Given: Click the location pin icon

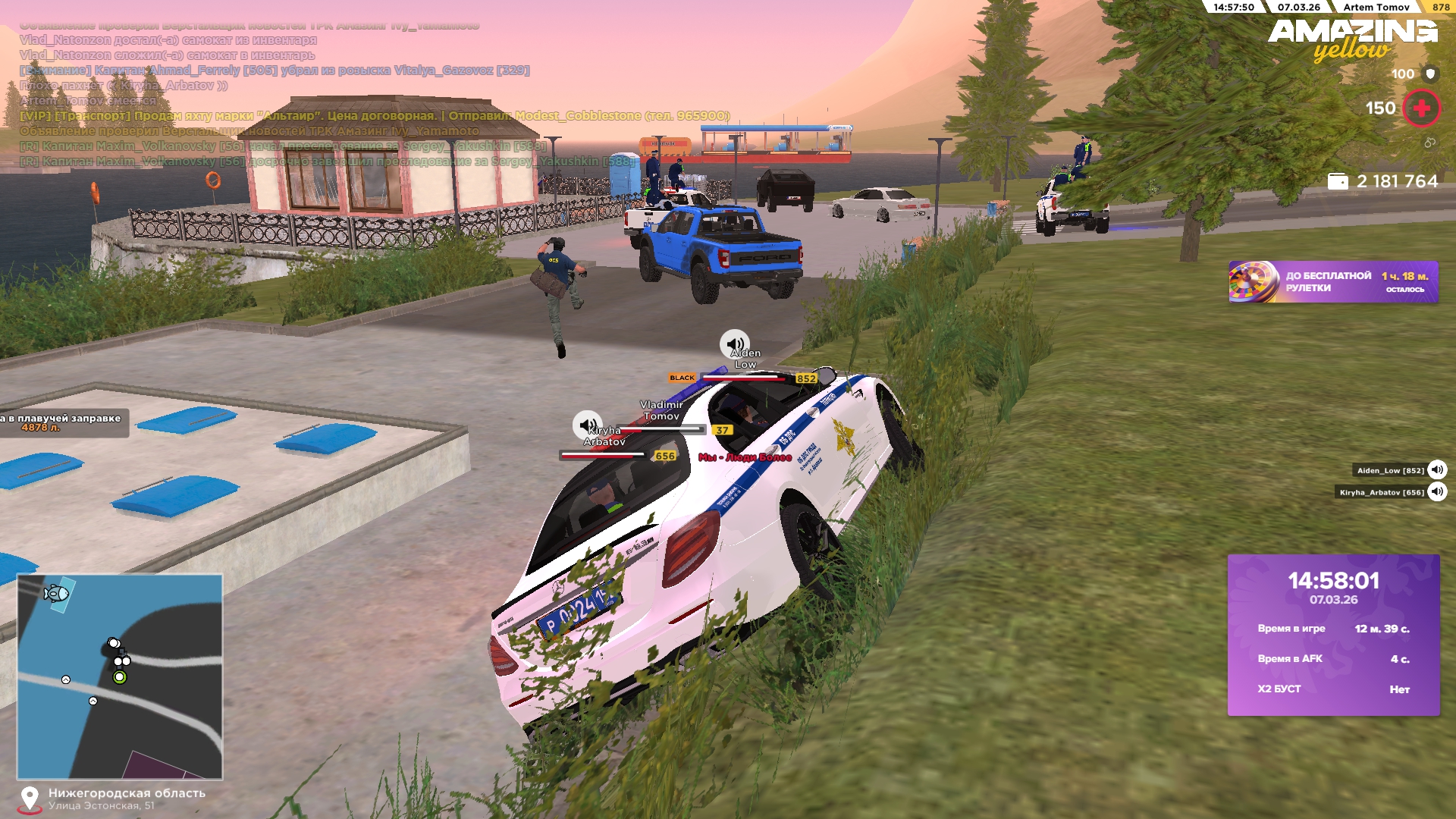Looking at the screenshot, I should [x=30, y=799].
